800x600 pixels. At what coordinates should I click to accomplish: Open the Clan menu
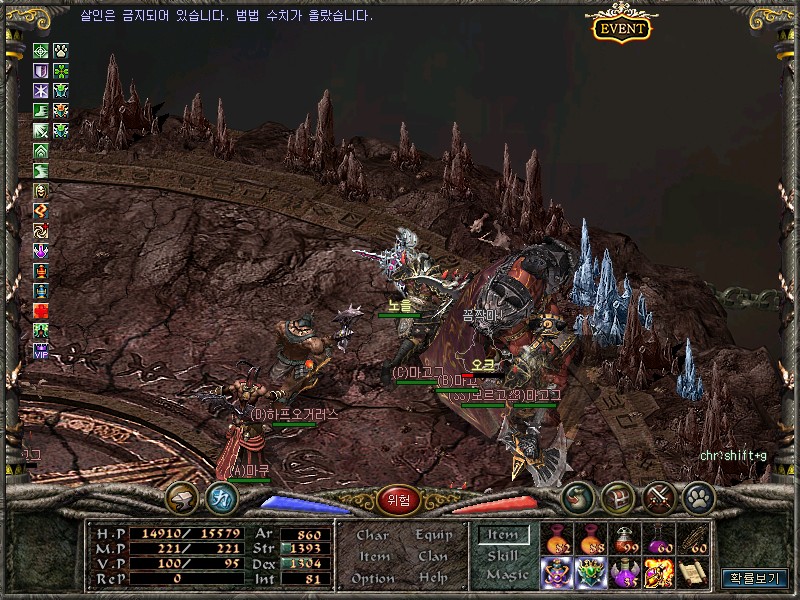tap(432, 556)
